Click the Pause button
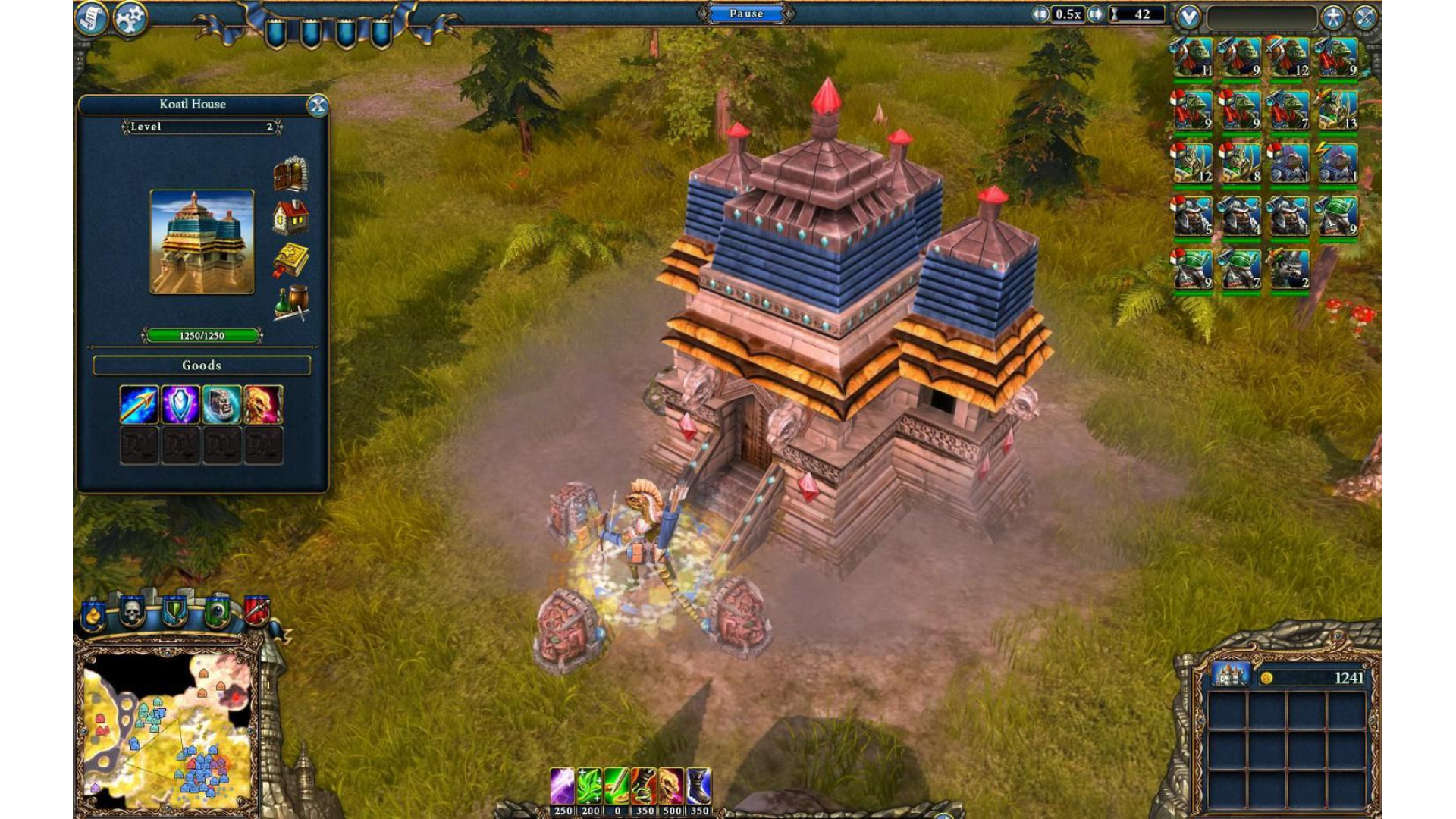 pyautogui.click(x=746, y=14)
